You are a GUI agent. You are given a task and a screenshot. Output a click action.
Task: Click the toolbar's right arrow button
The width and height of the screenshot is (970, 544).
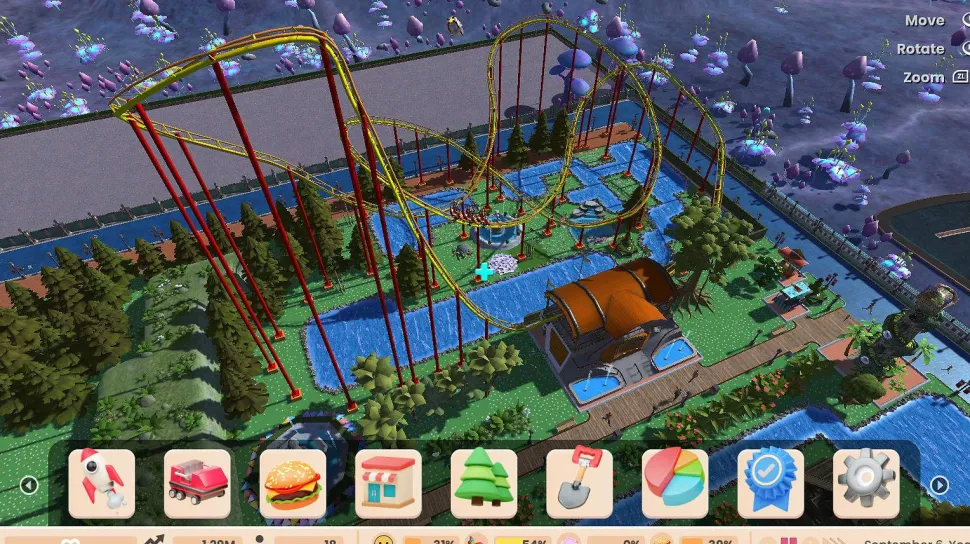point(939,485)
